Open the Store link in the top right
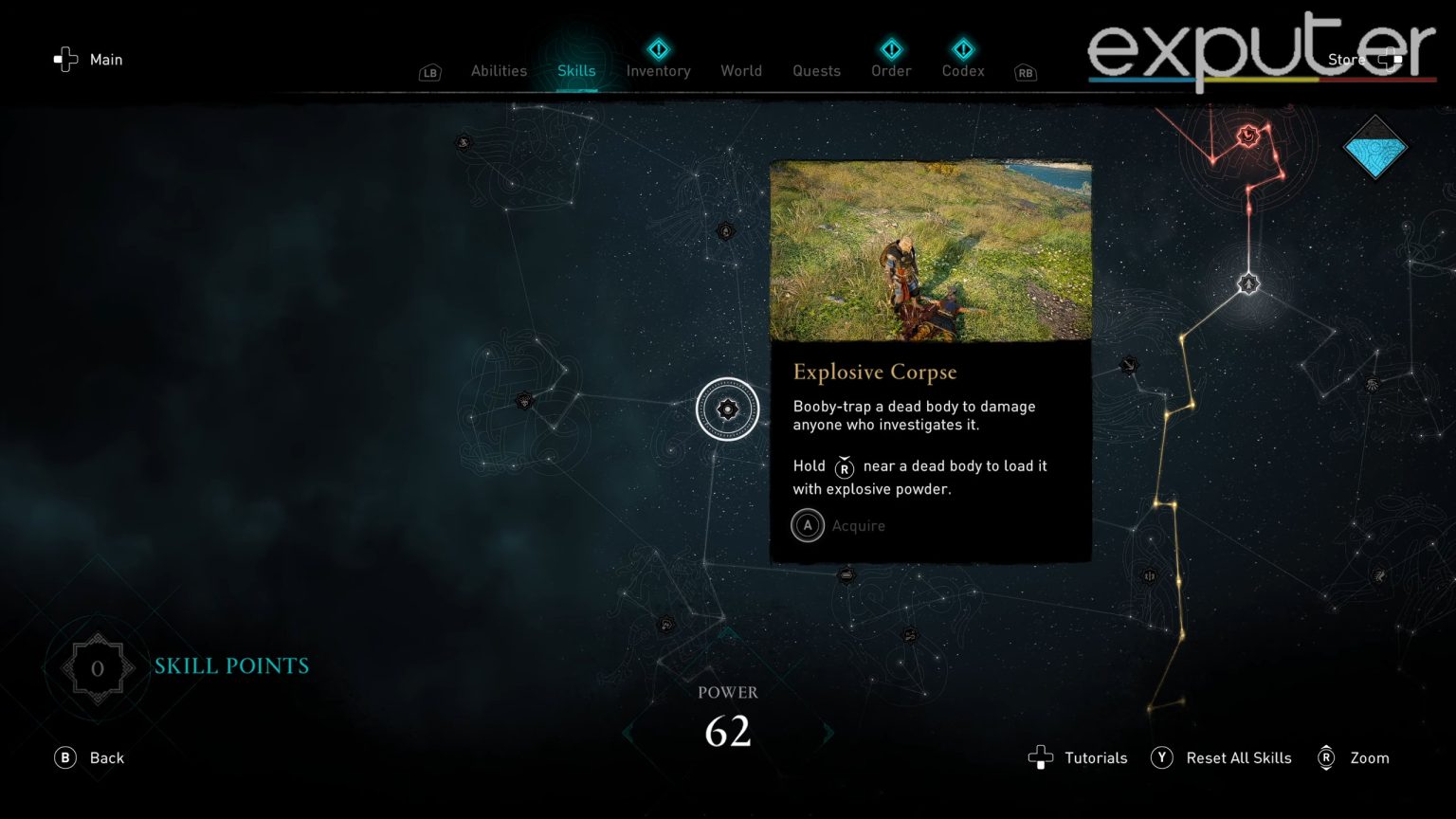This screenshot has width=1456, height=819. point(1346,59)
